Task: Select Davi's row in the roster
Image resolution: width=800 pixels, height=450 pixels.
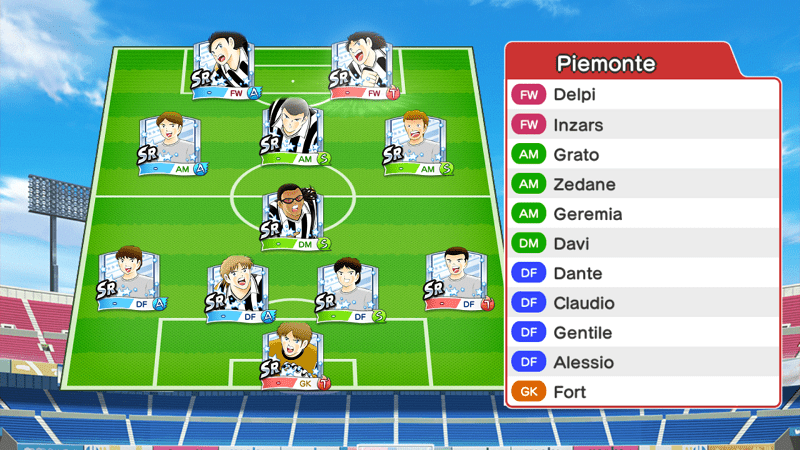Action: 642,244
